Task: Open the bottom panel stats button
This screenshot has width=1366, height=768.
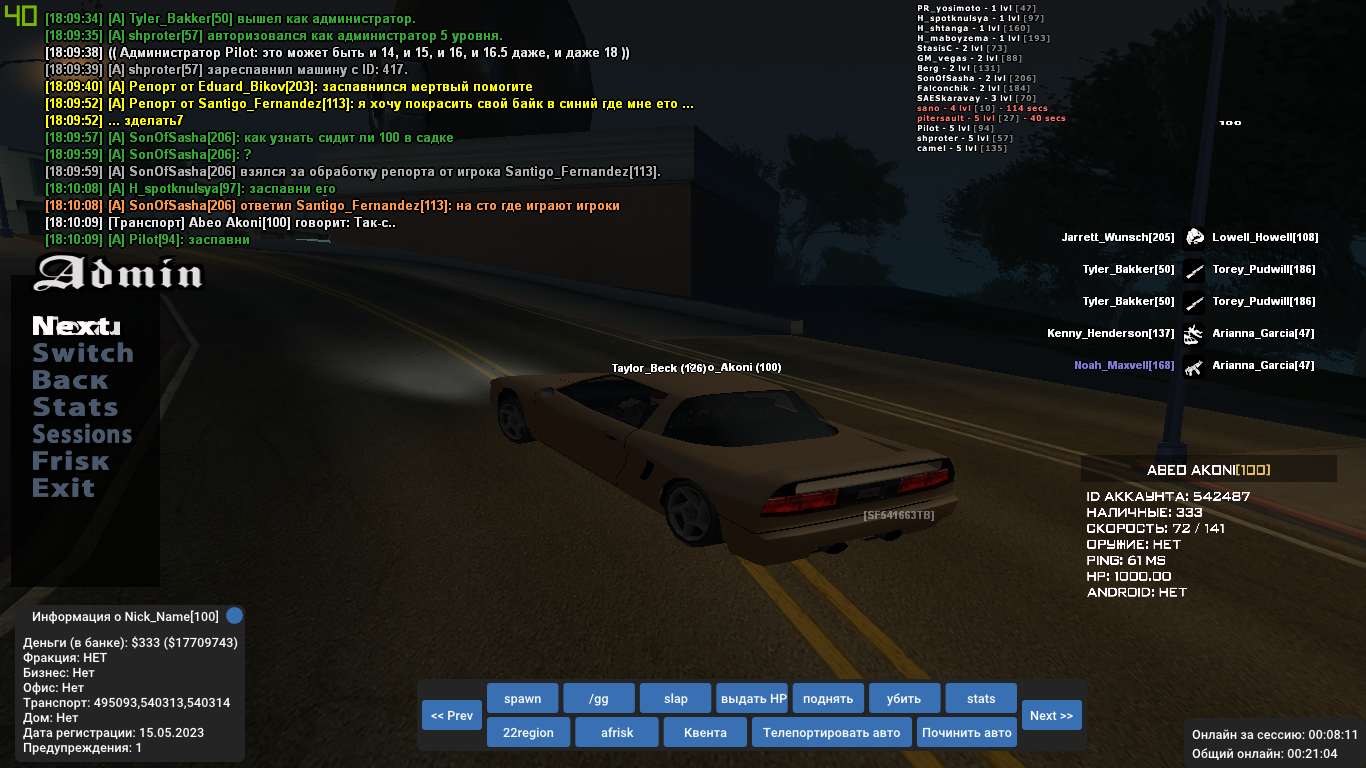Action: coord(981,699)
